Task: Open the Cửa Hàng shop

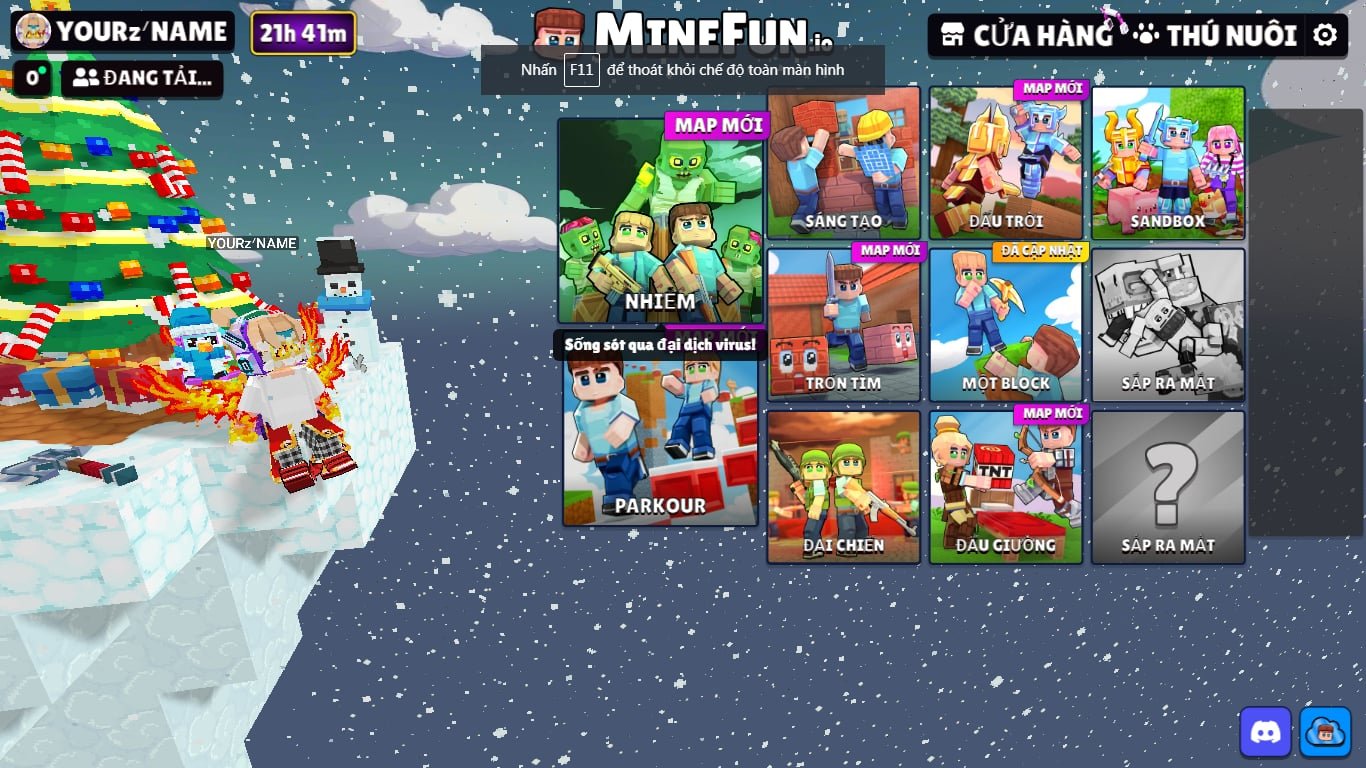Action: (1028, 36)
